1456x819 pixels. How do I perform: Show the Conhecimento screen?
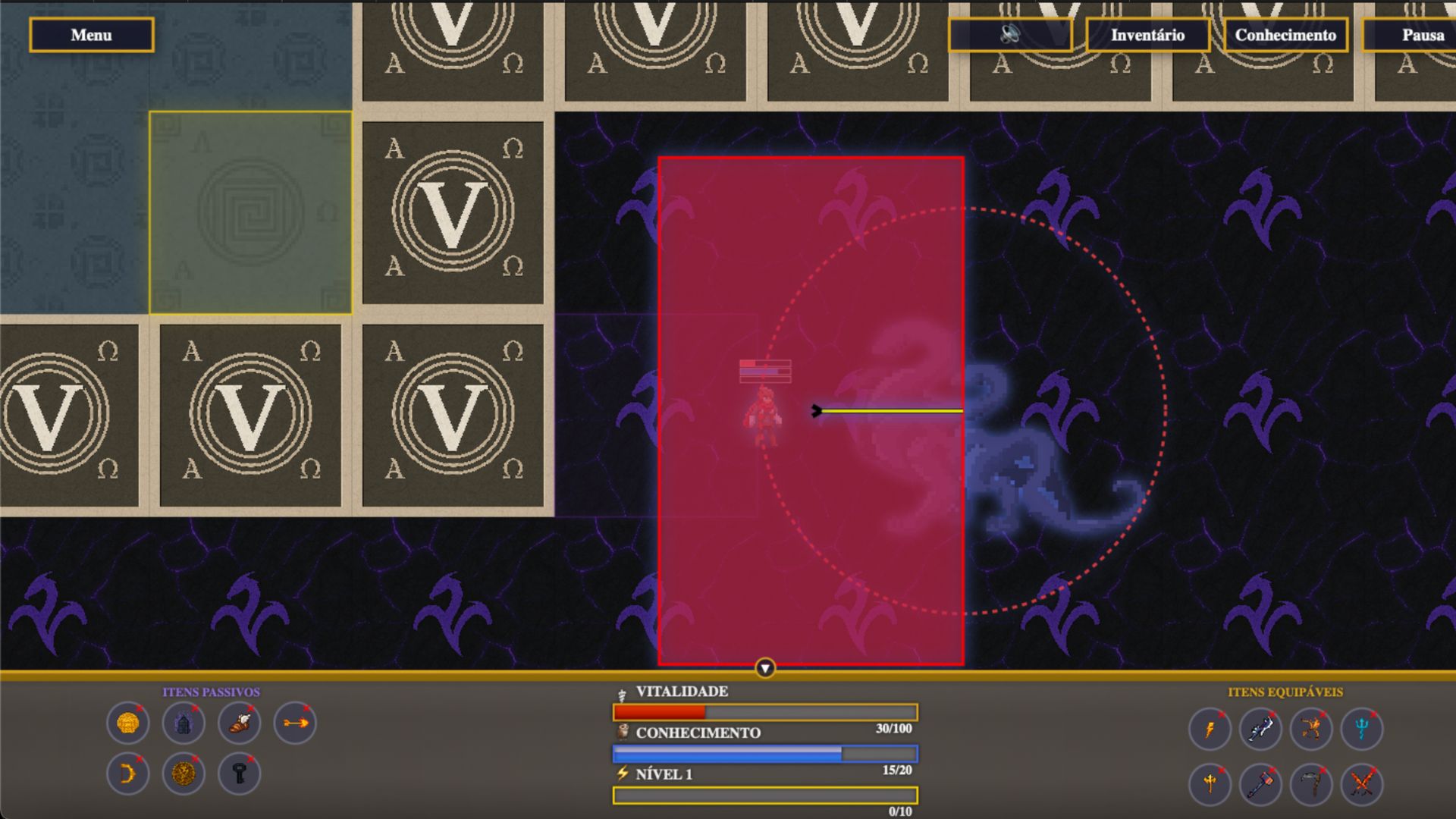1285,35
